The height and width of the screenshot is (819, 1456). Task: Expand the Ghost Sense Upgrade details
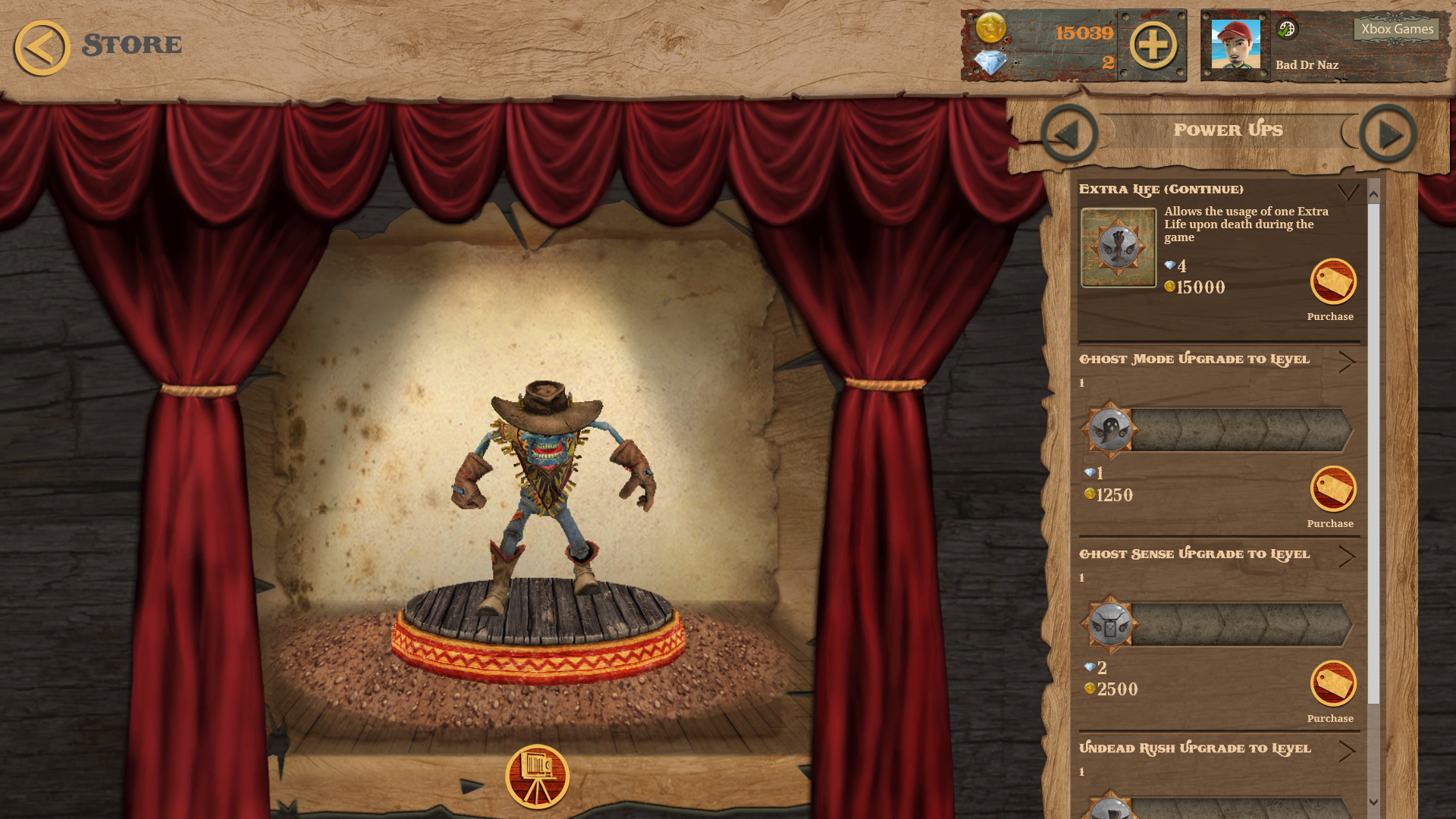[x=1347, y=557]
